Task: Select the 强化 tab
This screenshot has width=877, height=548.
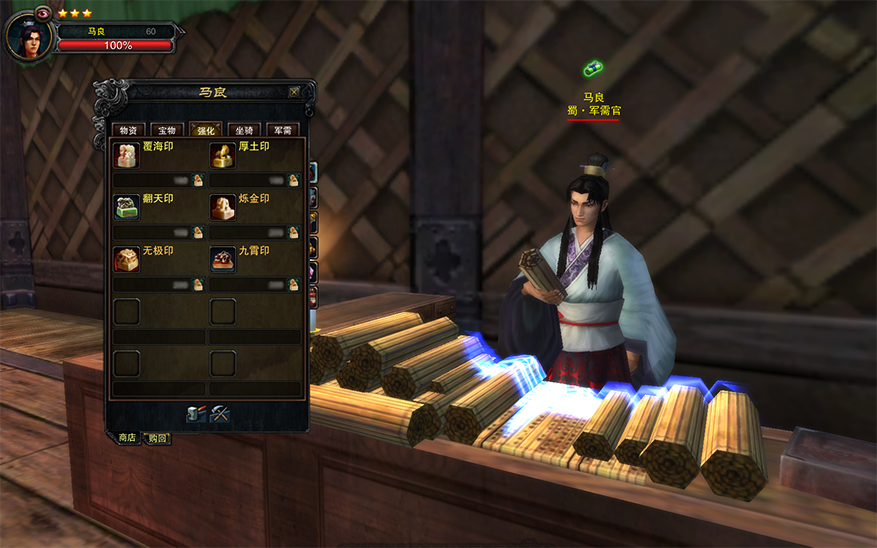Action: [206, 130]
